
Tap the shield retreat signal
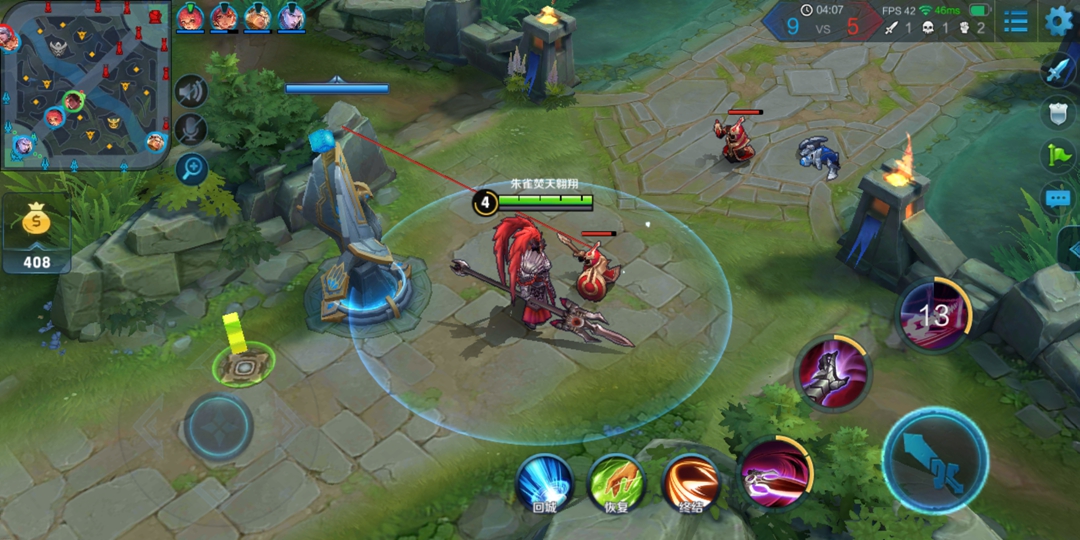coord(1058,112)
